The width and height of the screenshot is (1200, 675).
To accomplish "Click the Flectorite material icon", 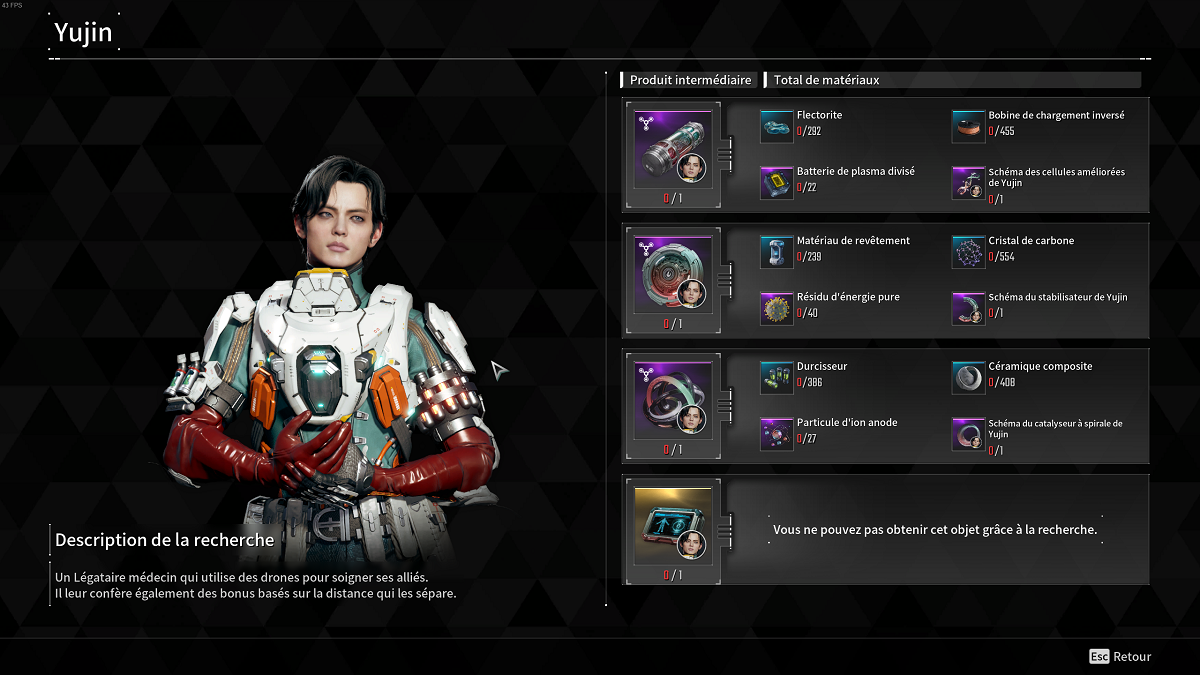I will pyautogui.click(x=776, y=124).
